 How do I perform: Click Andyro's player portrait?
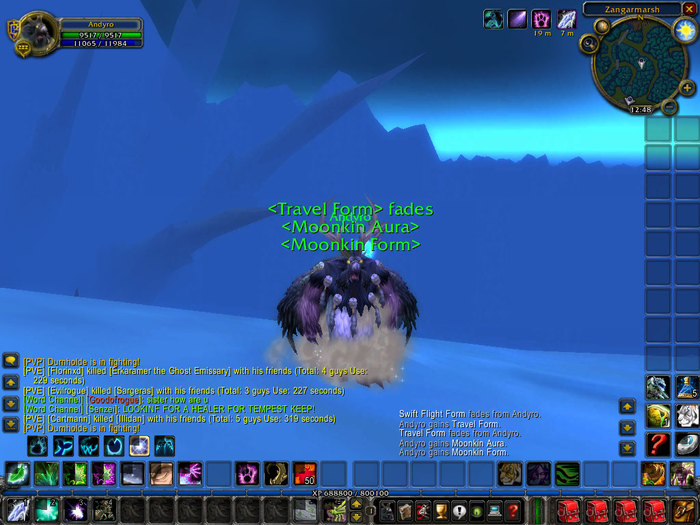coord(38,32)
